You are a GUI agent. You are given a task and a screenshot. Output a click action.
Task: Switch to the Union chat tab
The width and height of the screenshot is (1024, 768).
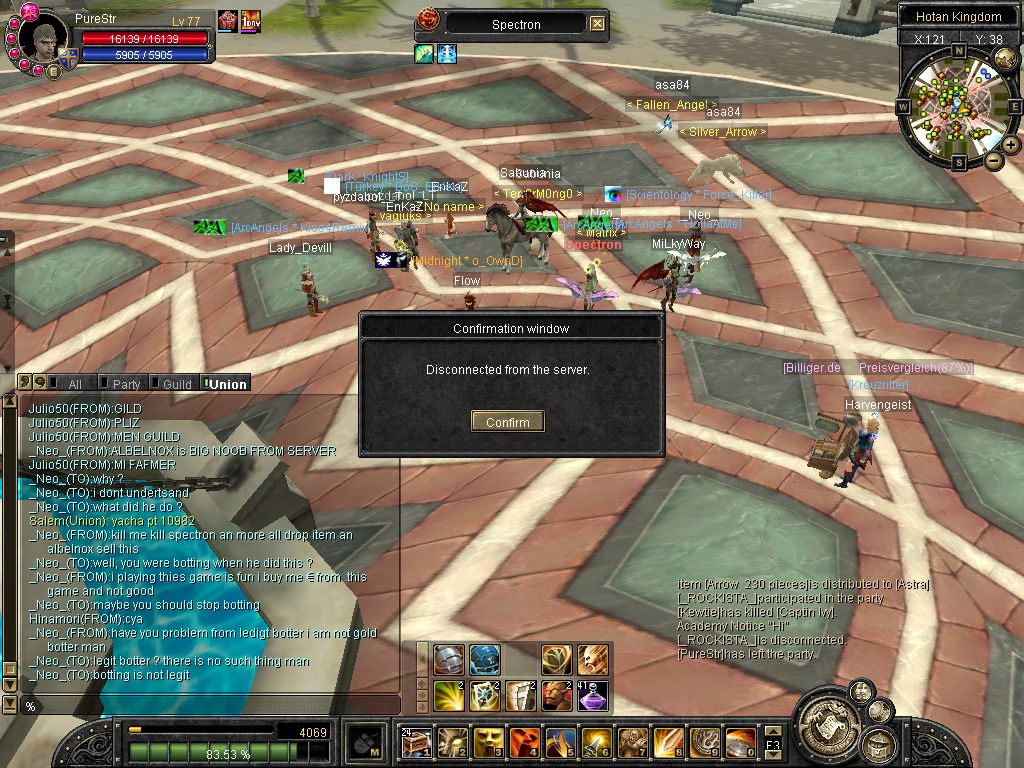(x=227, y=384)
